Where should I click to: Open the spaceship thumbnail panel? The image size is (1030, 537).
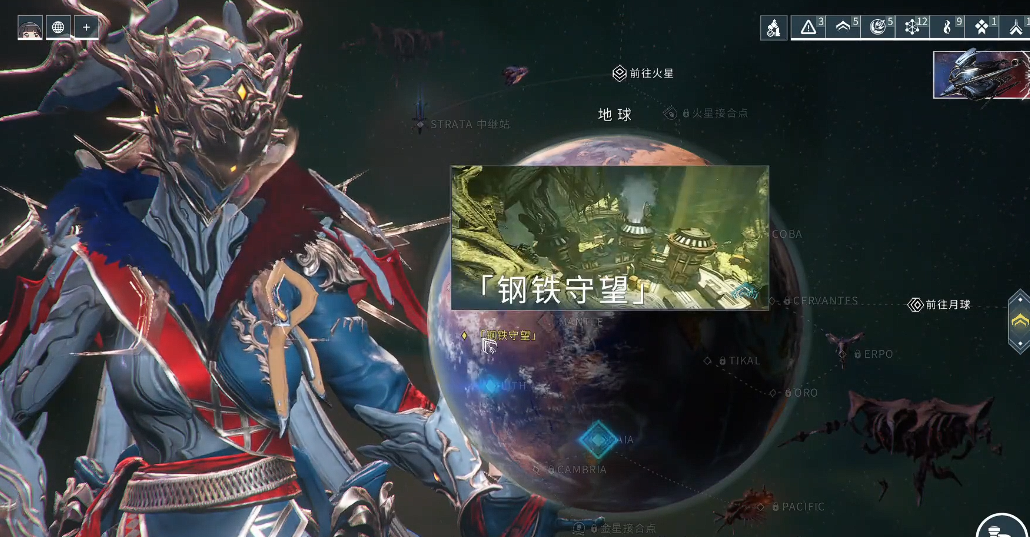(980, 75)
